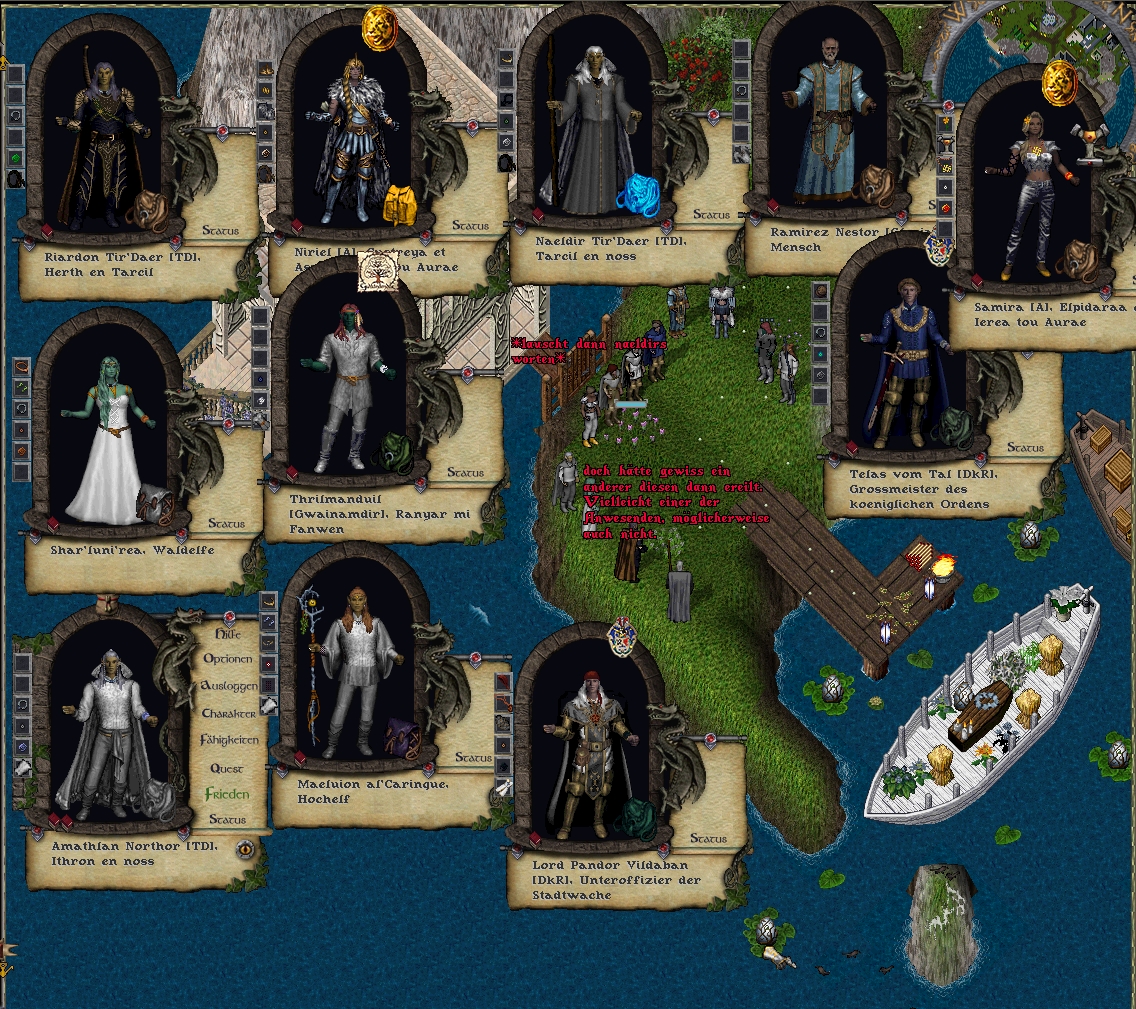Open Status on Telas vom Tal's paperdoll
Screen dimensions: 1136x1009
point(1025,448)
